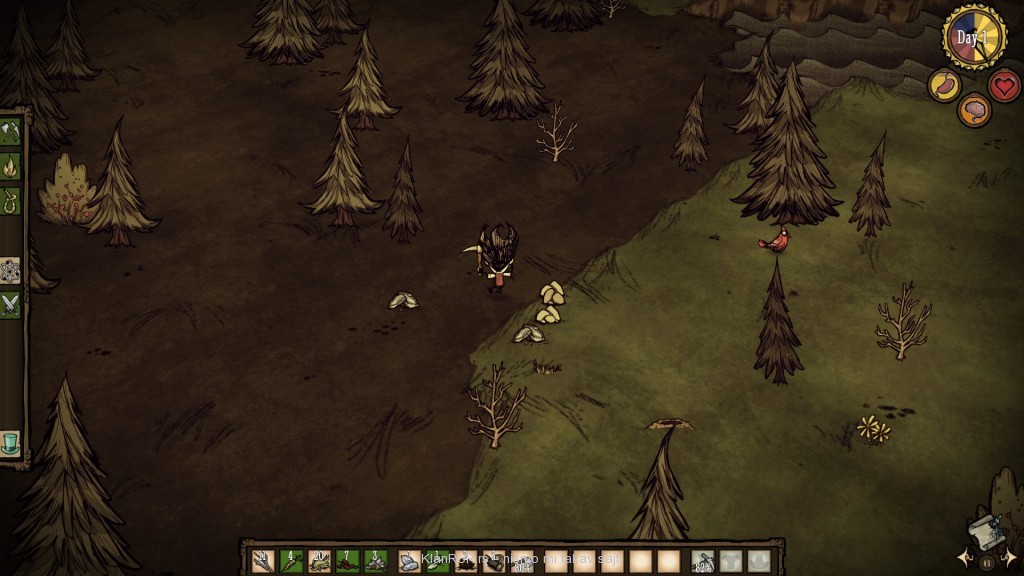
Task: Rotate the camera left with the arrow
Action: 964,557
